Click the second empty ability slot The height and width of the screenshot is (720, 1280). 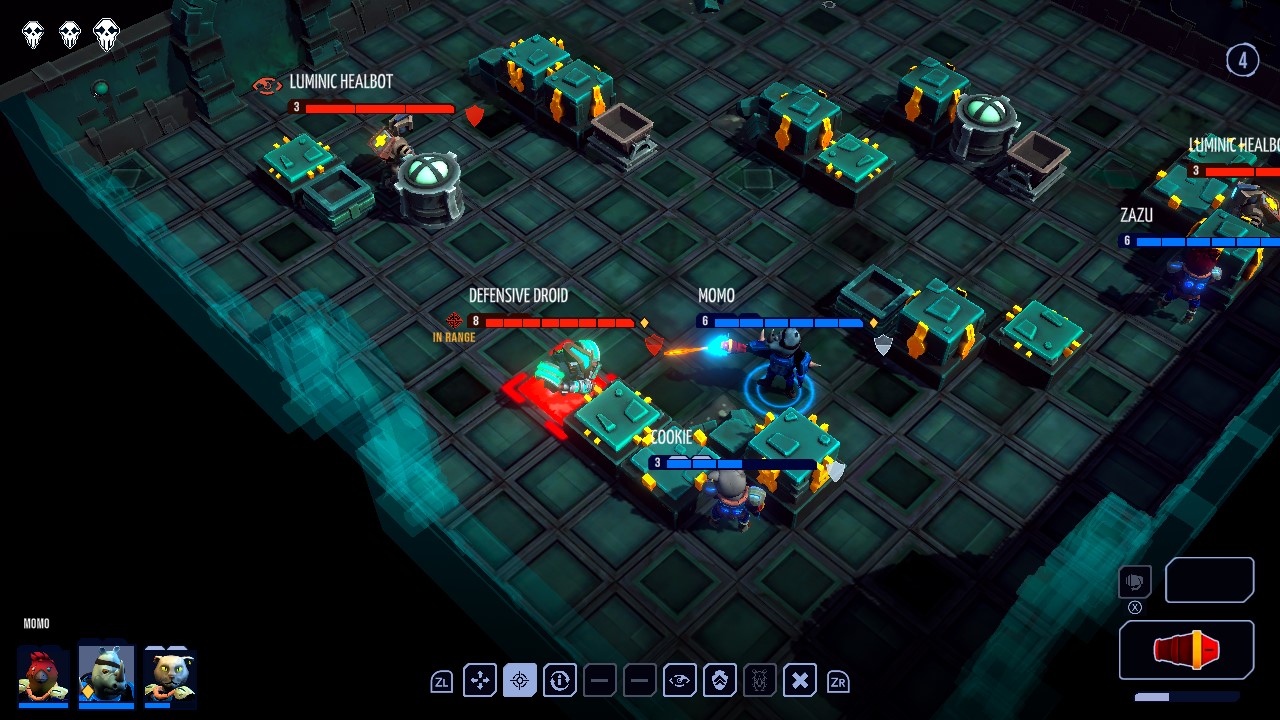point(639,680)
